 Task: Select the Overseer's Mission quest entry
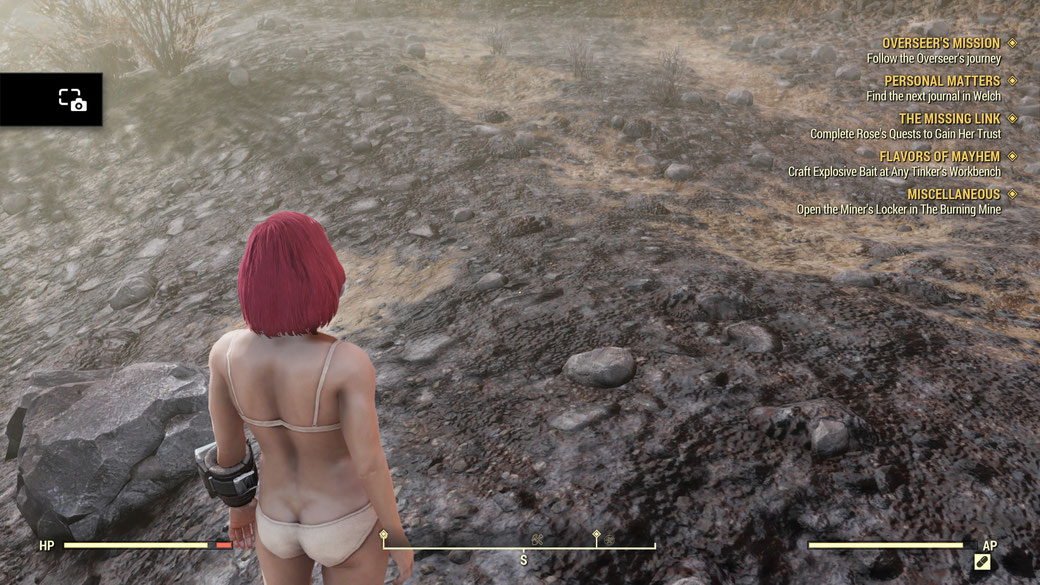click(940, 44)
